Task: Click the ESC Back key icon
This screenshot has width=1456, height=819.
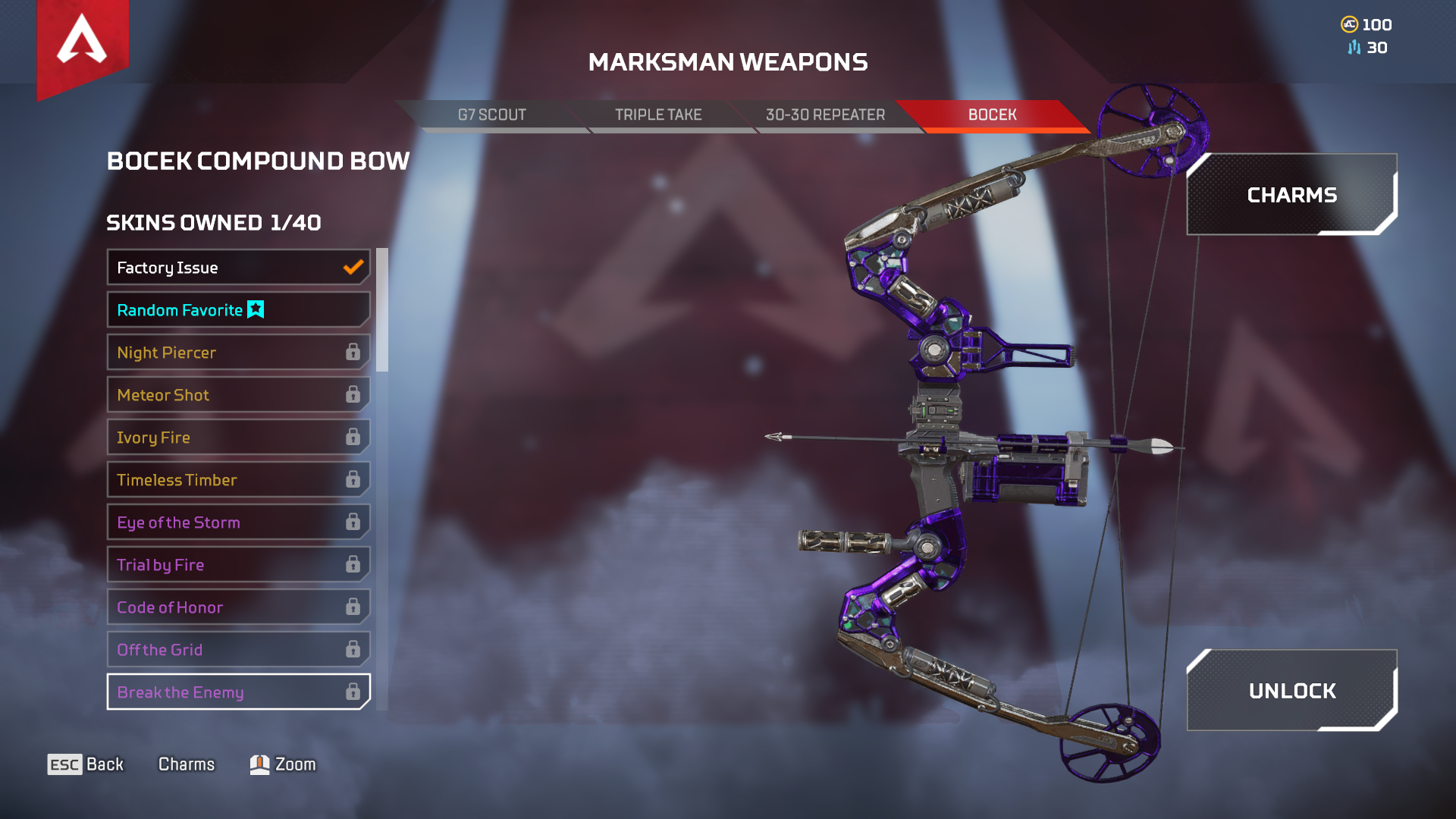Action: click(64, 764)
